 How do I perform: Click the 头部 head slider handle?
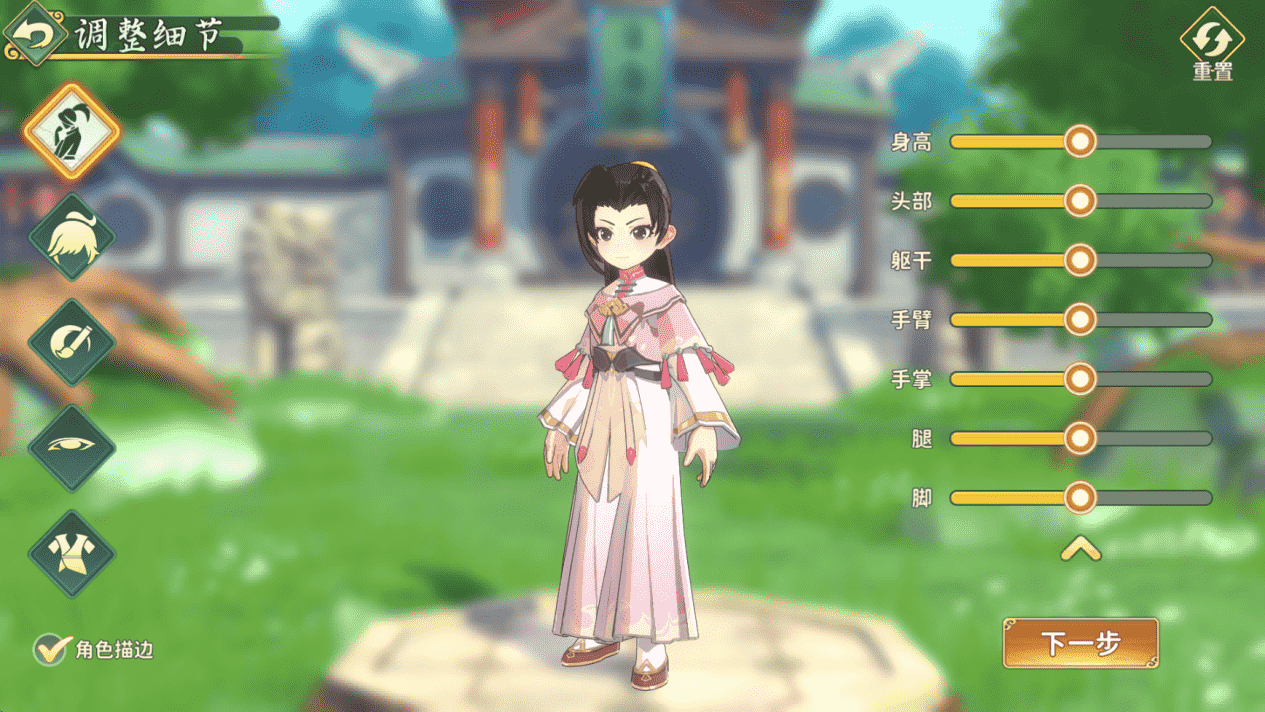(x=1080, y=201)
